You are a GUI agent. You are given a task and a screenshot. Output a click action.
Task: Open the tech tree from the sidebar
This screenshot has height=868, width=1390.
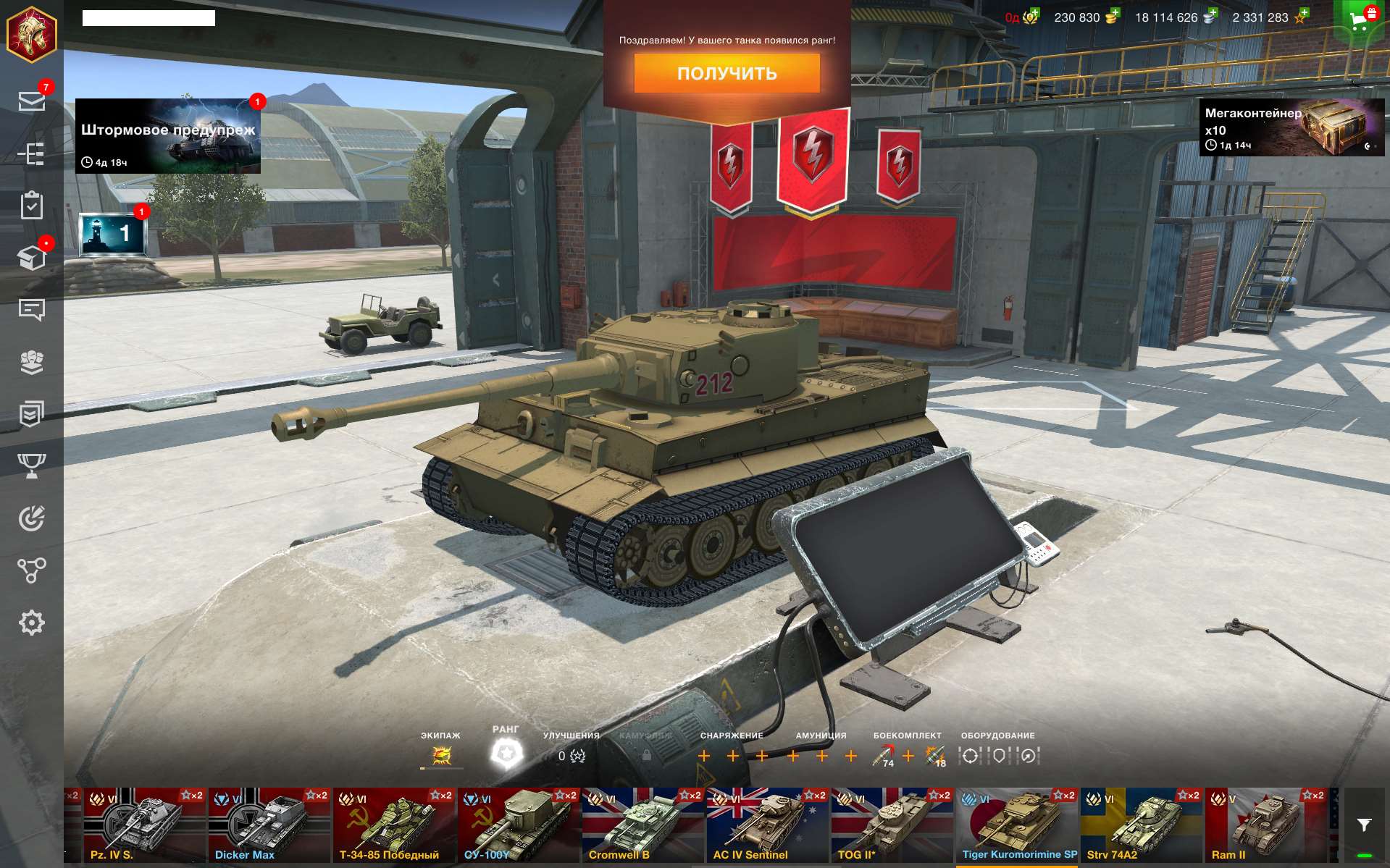tap(33, 153)
